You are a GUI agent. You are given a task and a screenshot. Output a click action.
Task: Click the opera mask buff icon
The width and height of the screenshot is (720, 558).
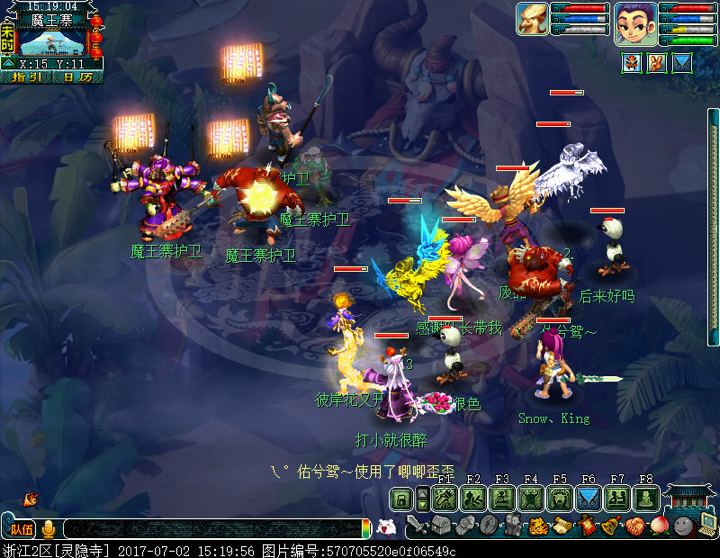pyautogui.click(x=632, y=63)
